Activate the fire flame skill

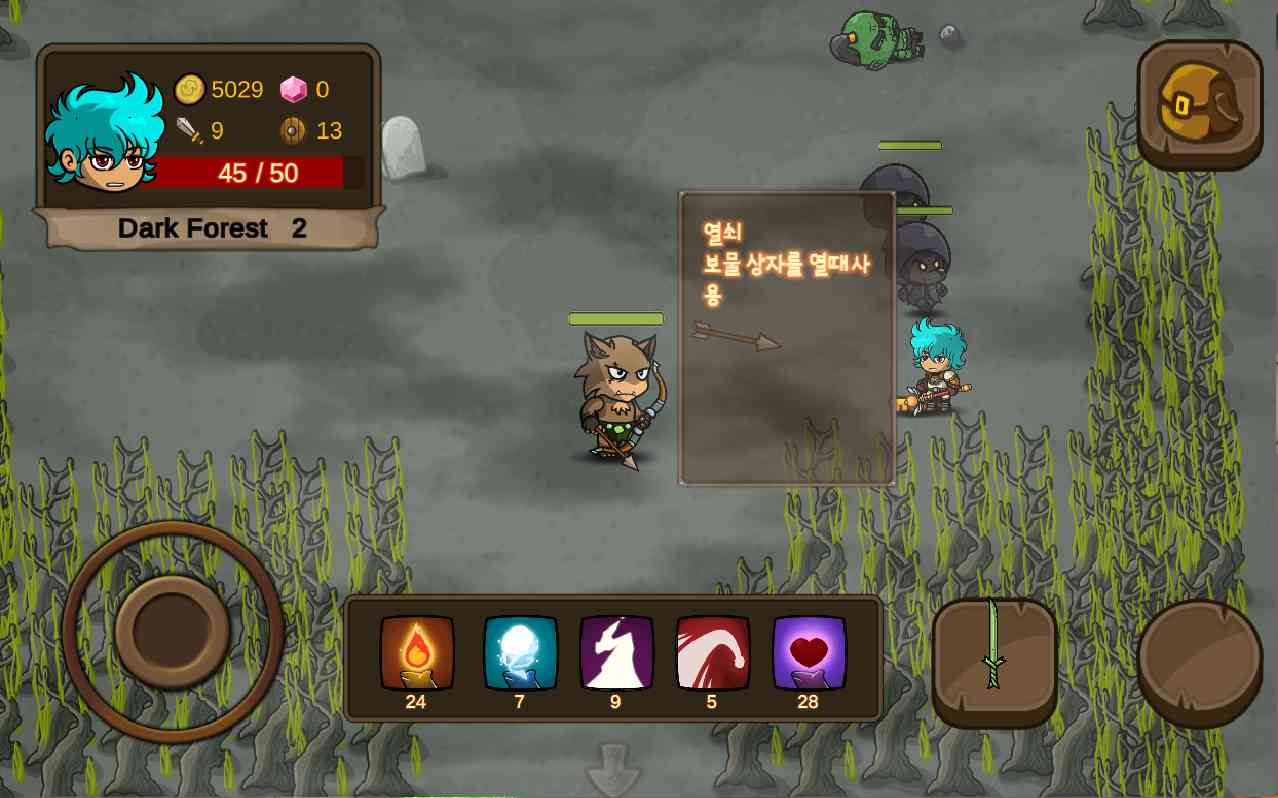417,653
